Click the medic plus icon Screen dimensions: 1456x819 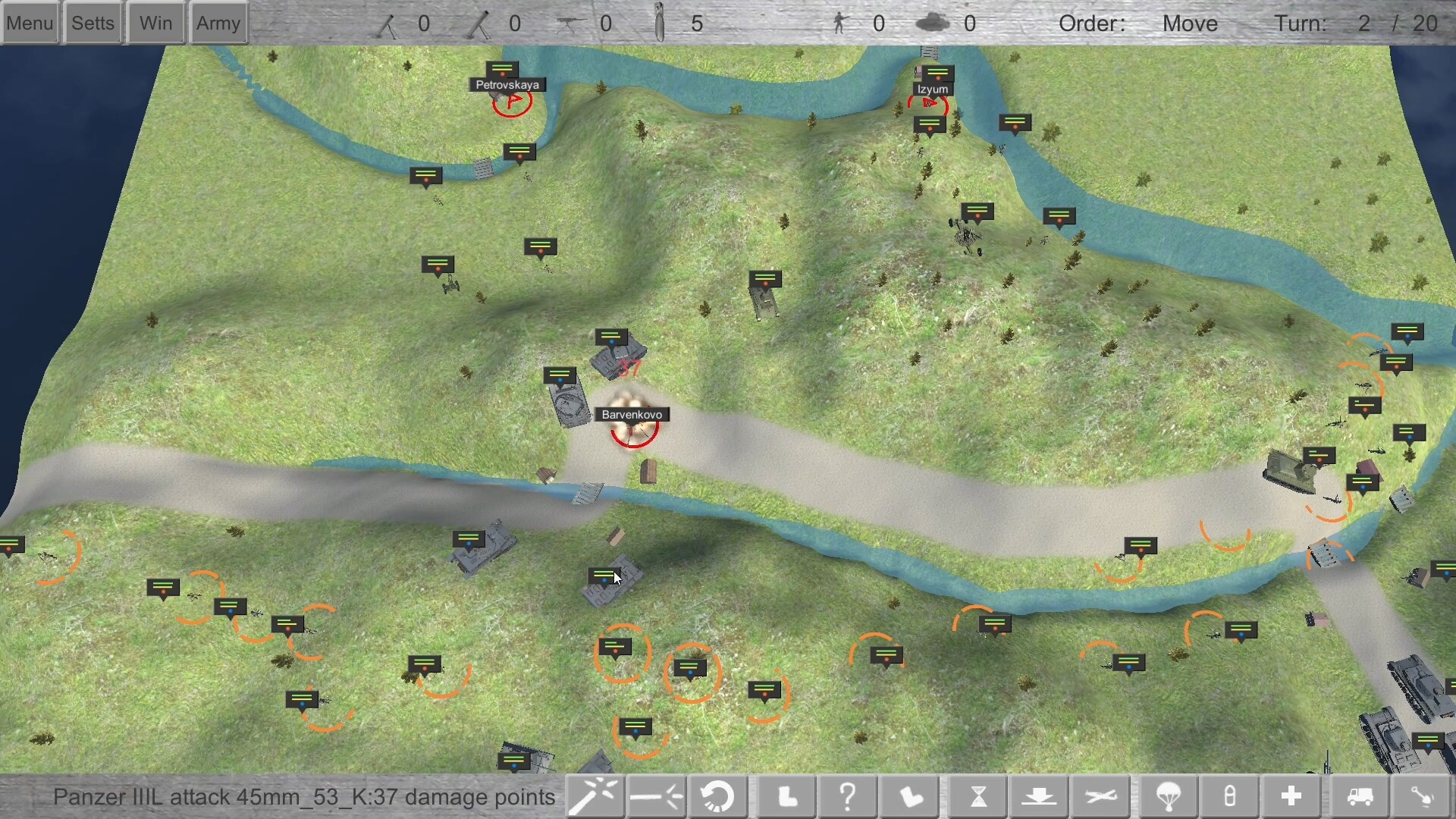[x=1291, y=796]
